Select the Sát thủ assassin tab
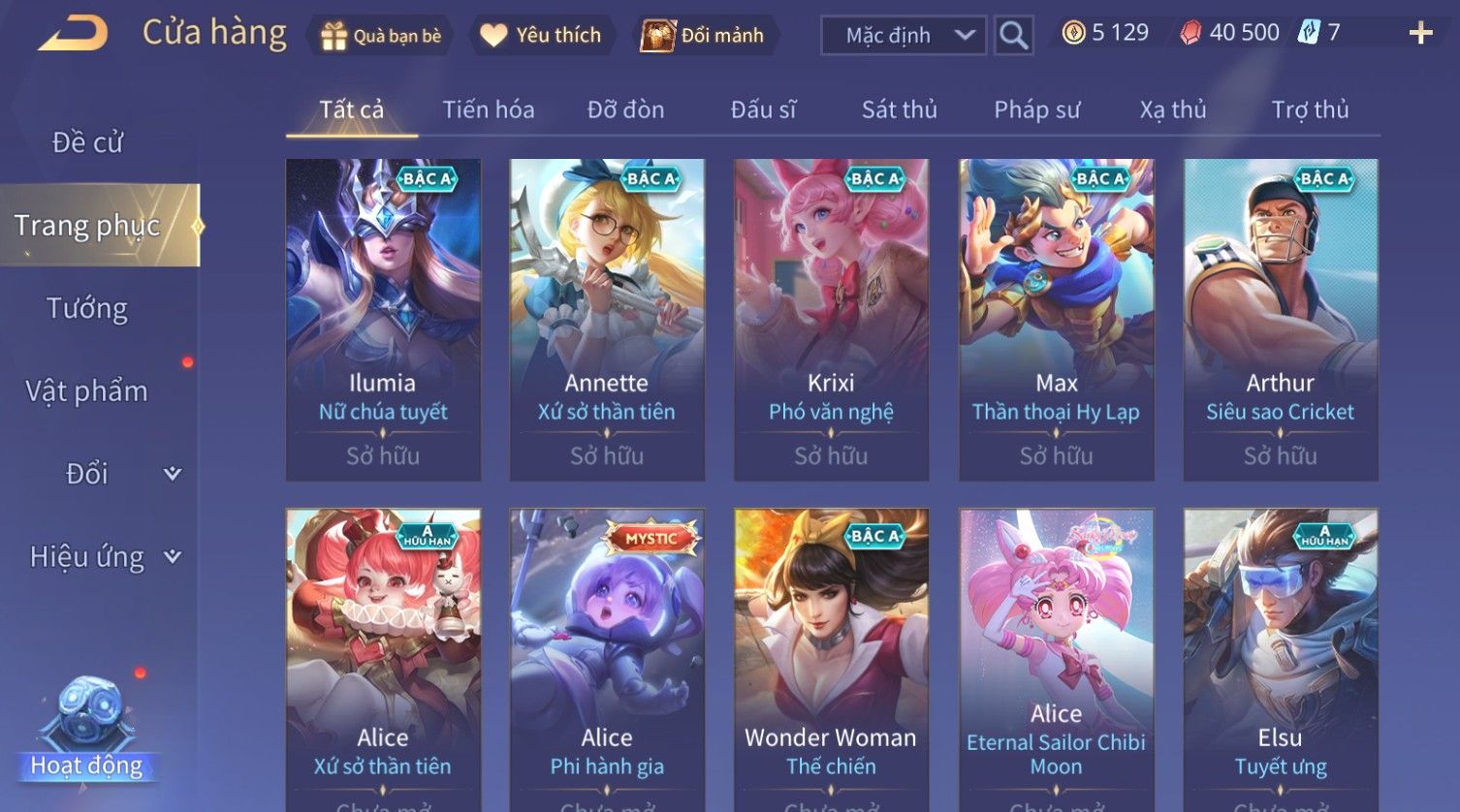Screen dimensions: 1460x812 pyautogui.click(x=900, y=109)
